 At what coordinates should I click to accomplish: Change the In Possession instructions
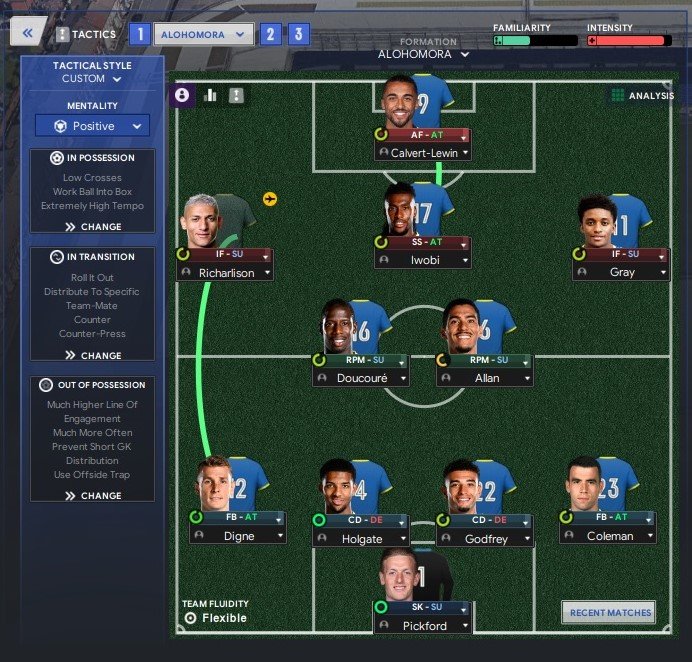(x=93, y=227)
